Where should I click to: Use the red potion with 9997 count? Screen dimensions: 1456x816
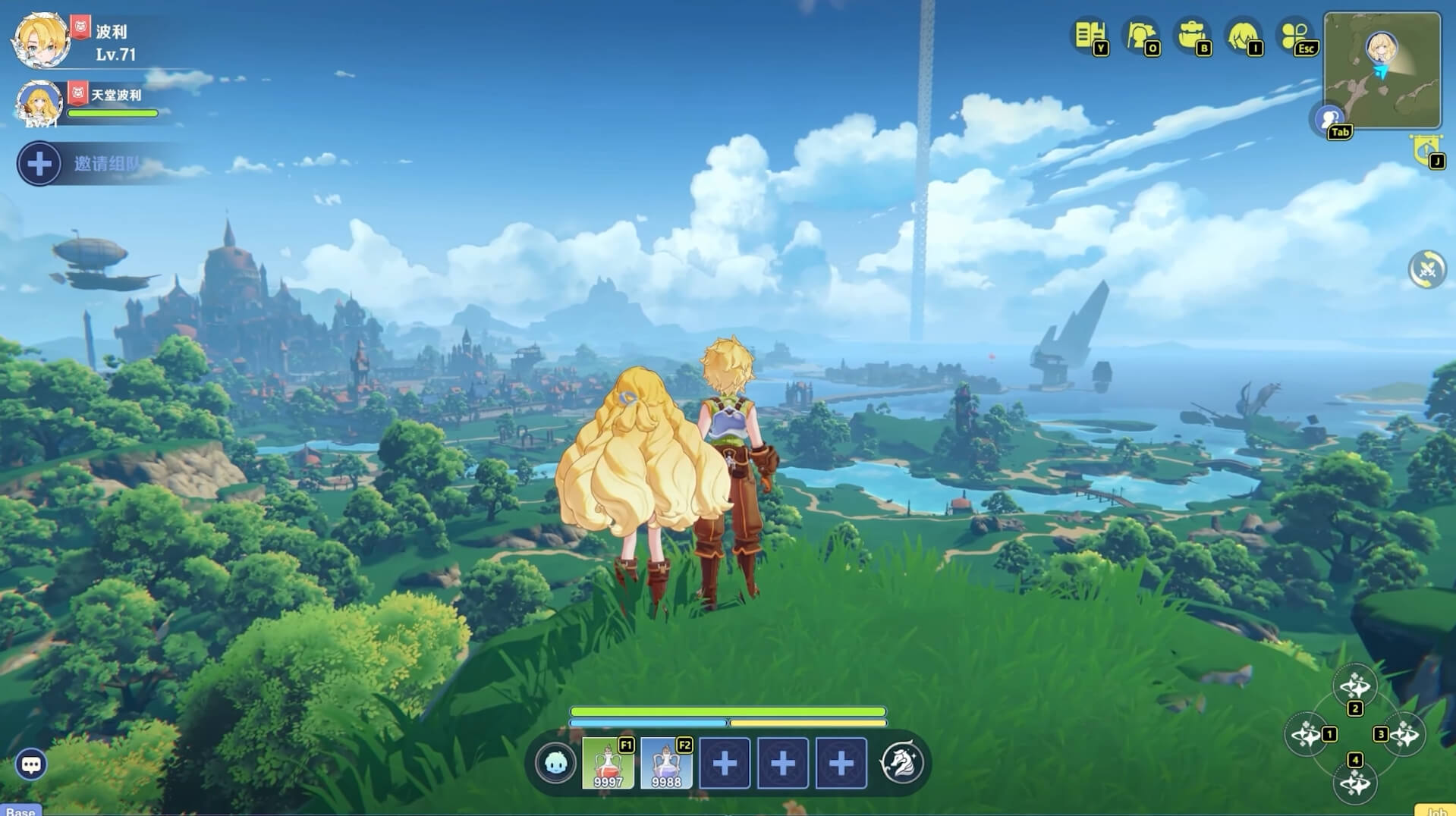click(x=608, y=763)
